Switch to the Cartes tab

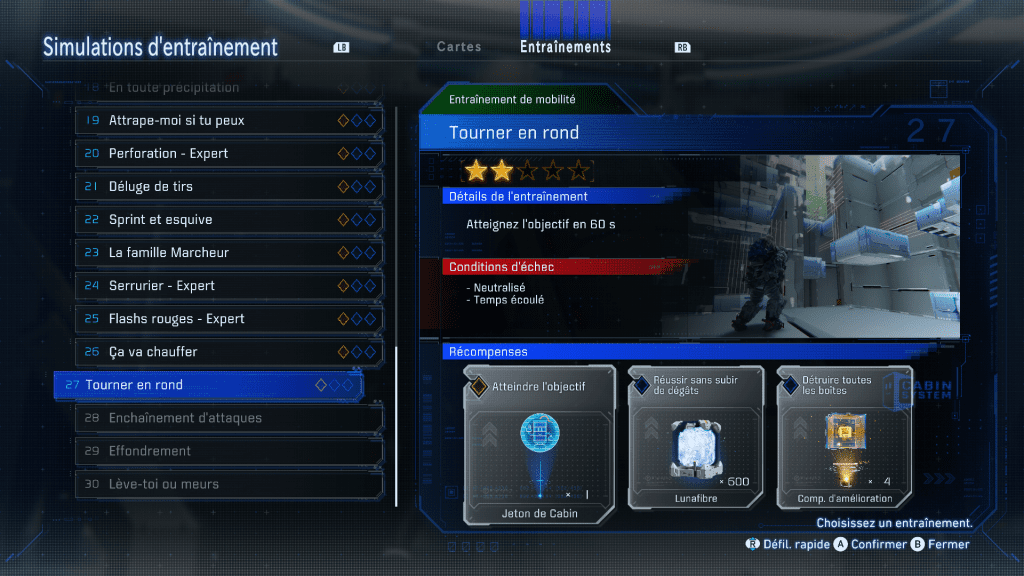point(459,47)
